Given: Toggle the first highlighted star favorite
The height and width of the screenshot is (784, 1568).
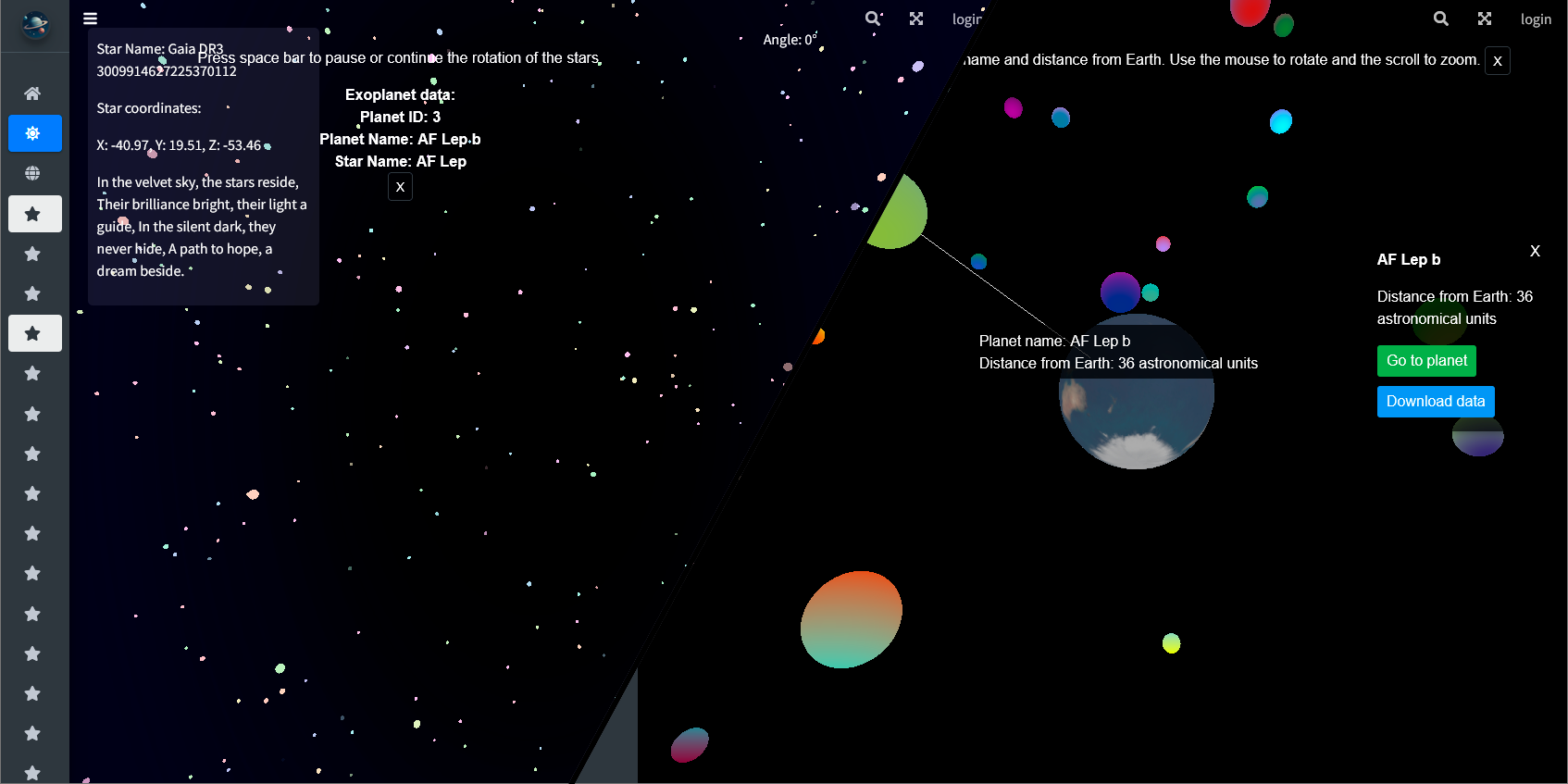Looking at the screenshot, I should 33,214.
